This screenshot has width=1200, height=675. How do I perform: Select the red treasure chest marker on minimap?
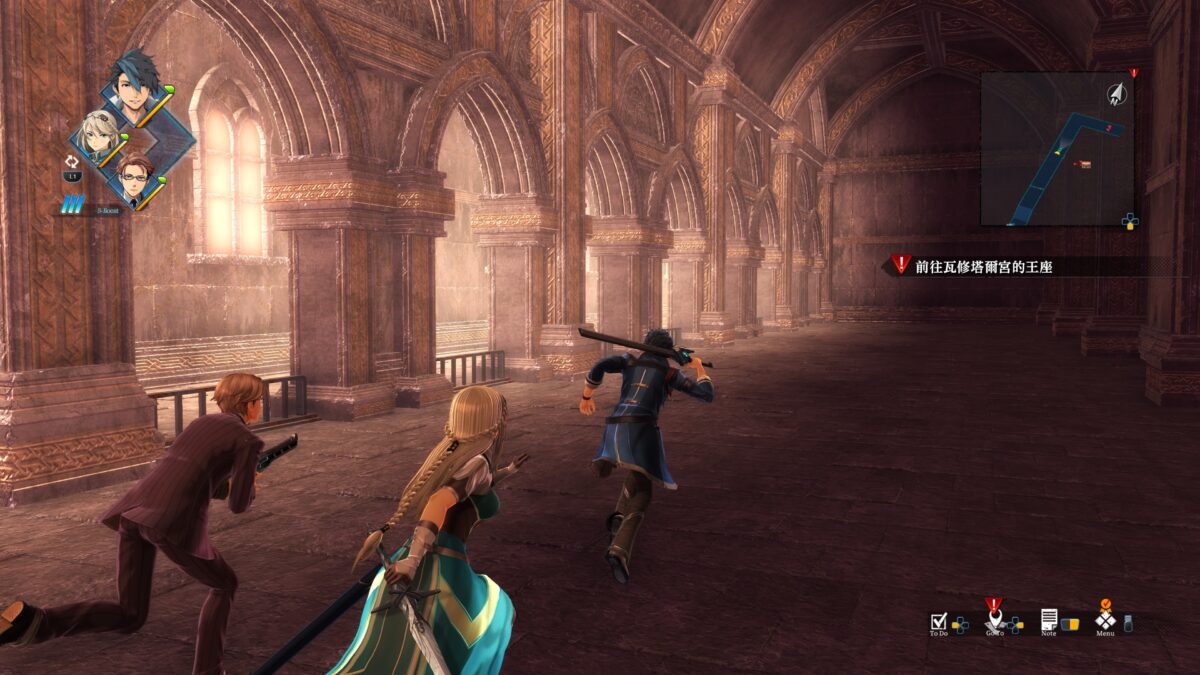(1085, 164)
